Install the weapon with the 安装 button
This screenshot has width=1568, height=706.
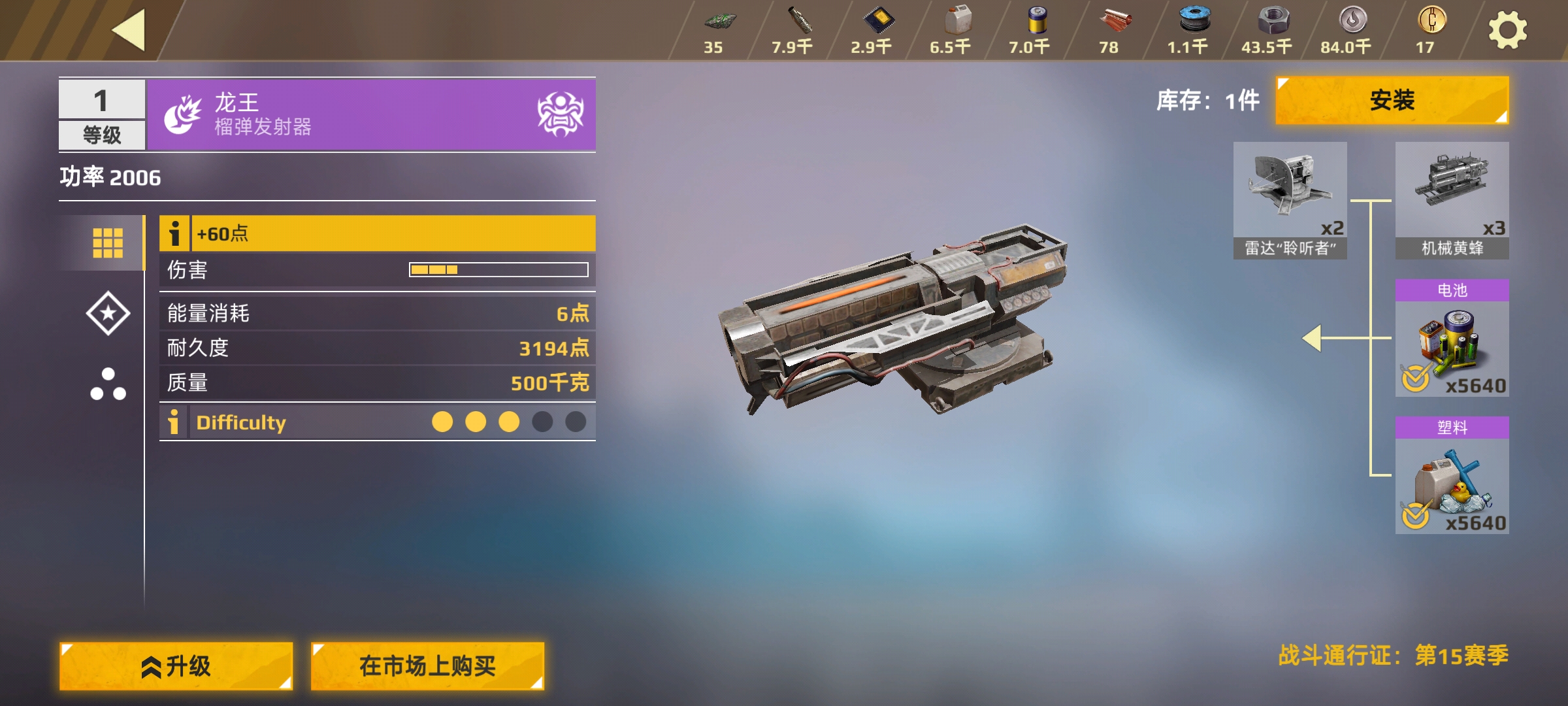(1392, 101)
